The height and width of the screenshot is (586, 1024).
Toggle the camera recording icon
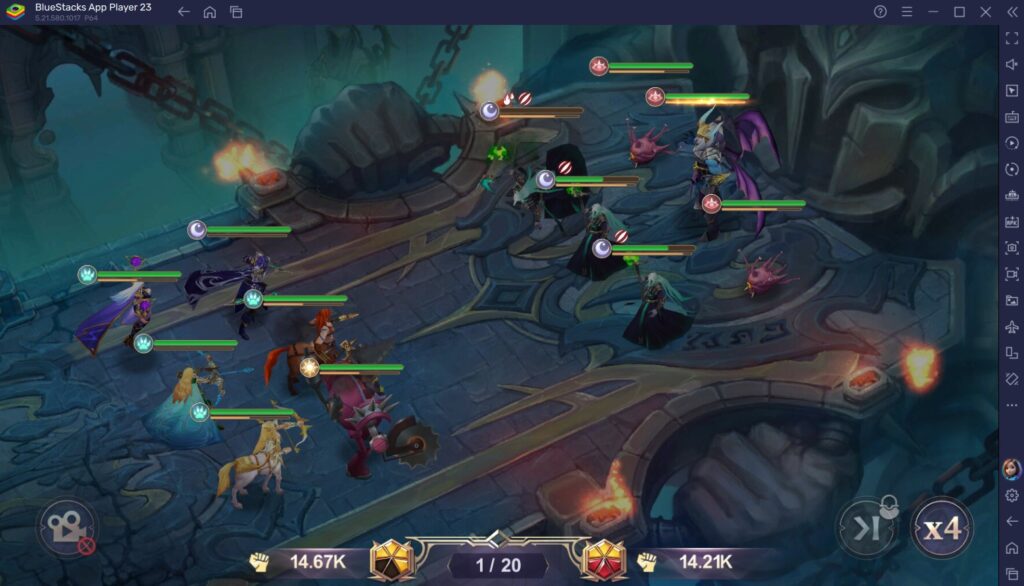68,529
